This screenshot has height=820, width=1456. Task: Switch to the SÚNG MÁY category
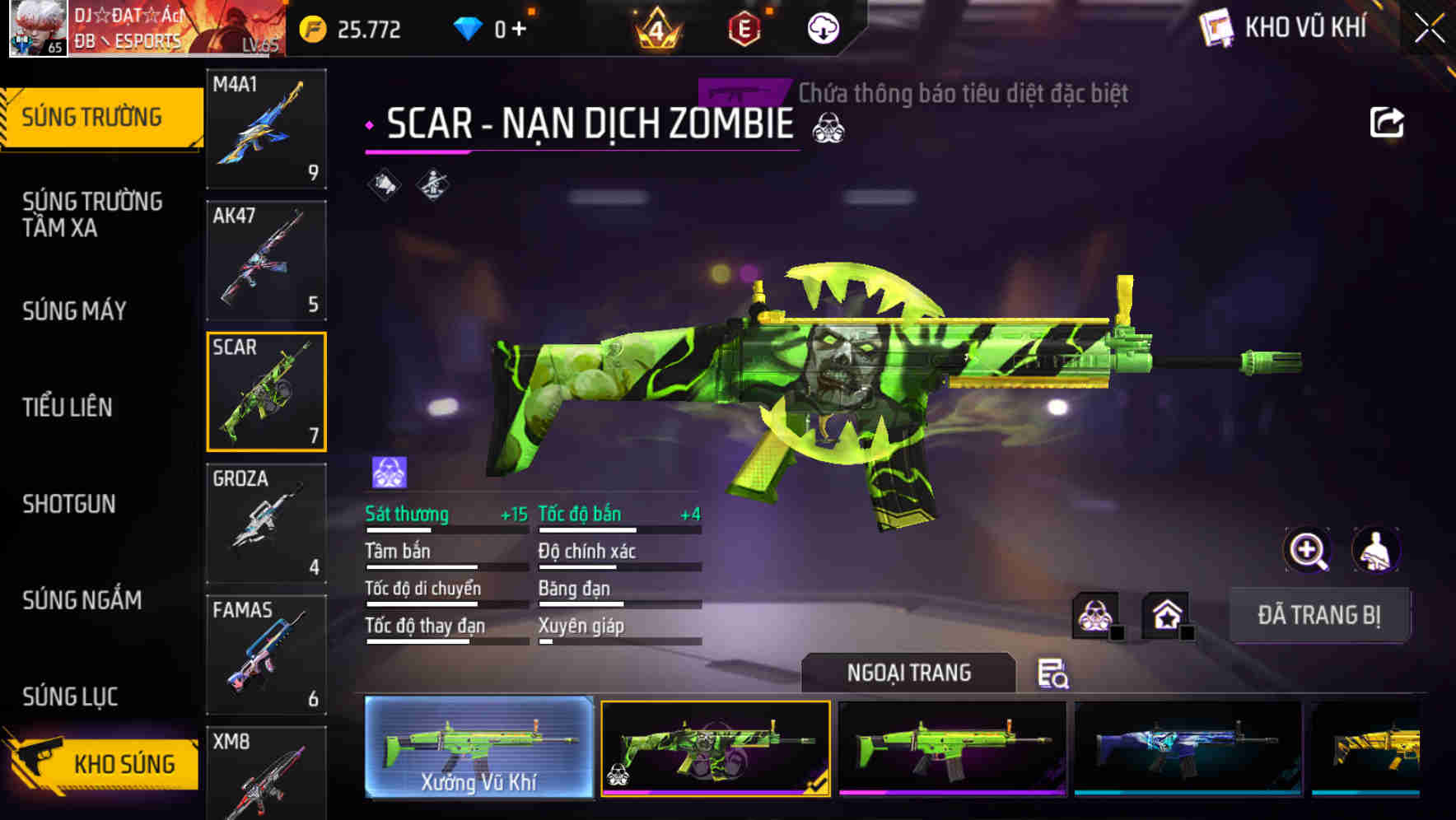click(74, 311)
